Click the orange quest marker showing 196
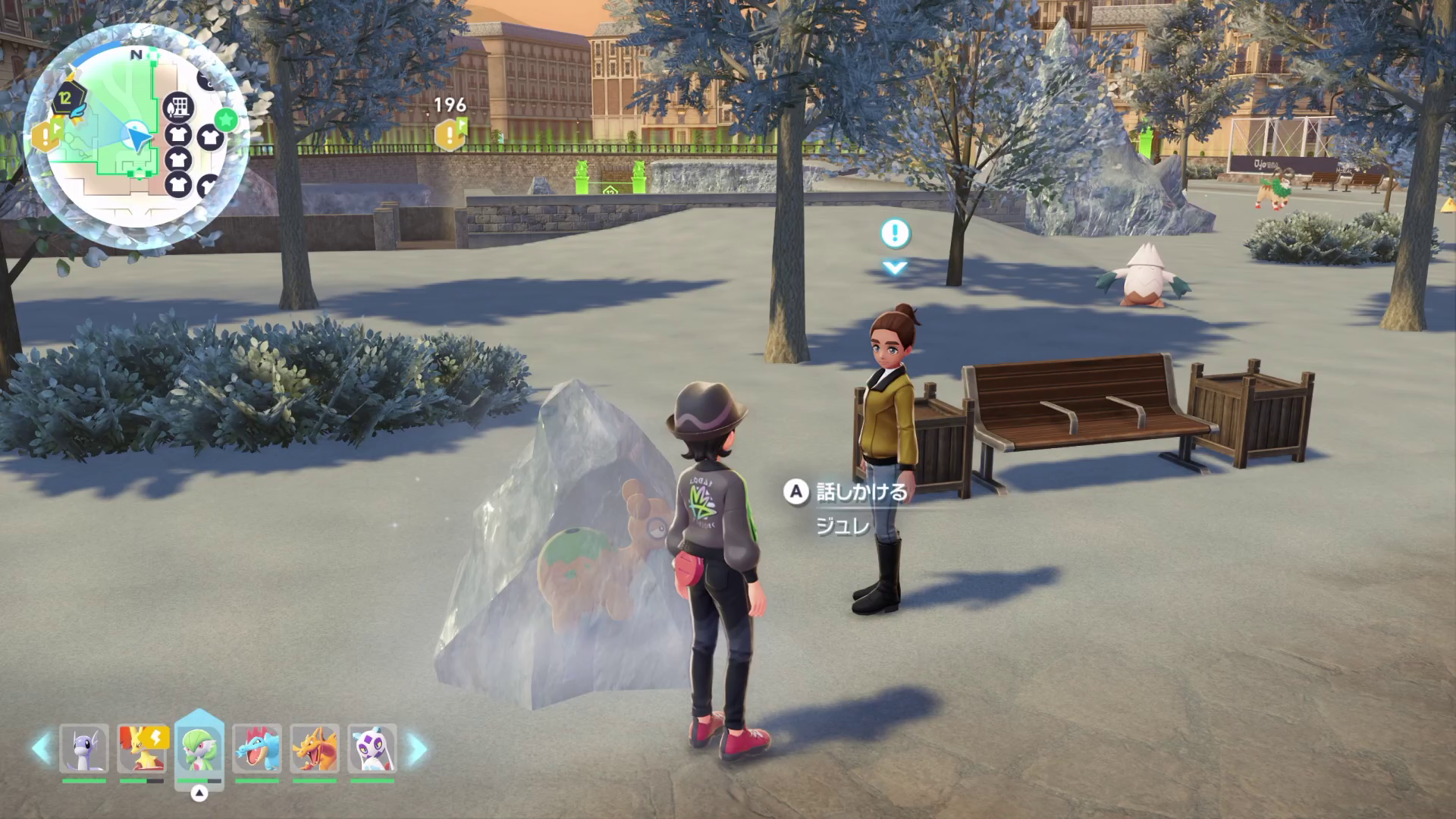The width and height of the screenshot is (1456, 819). pyautogui.click(x=450, y=135)
